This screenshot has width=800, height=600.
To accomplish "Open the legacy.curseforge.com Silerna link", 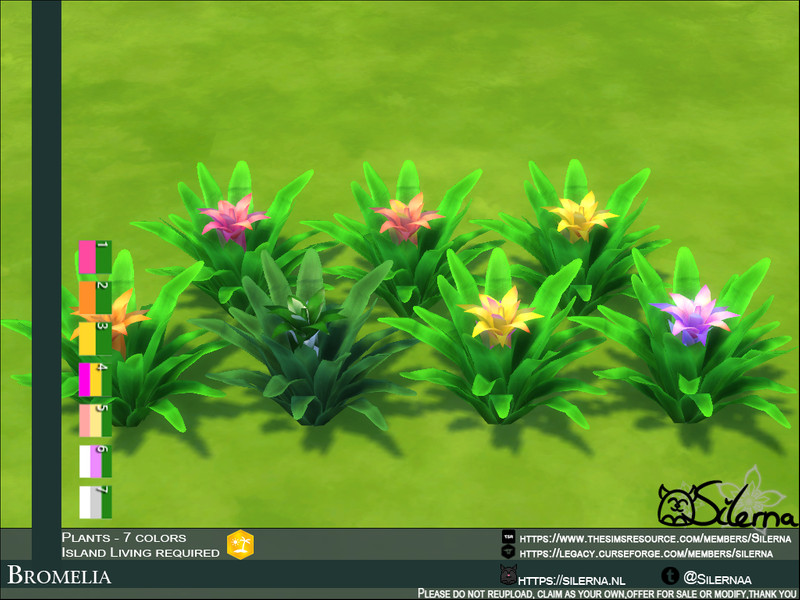I will (645, 552).
